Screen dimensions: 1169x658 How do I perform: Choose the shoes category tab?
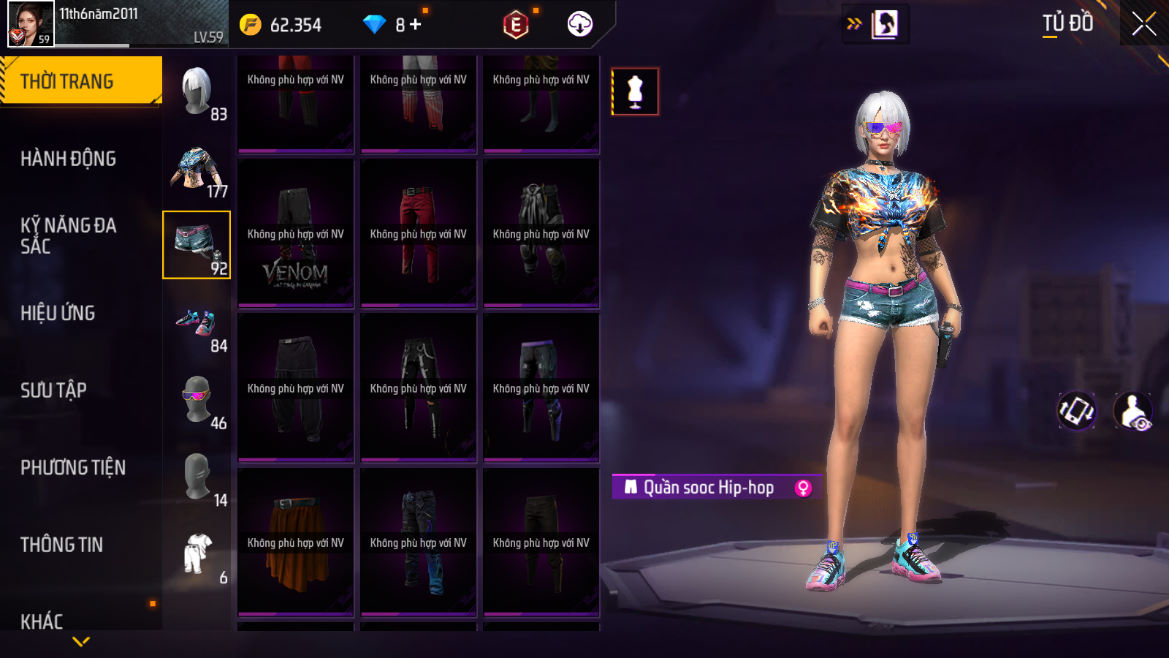coord(197,322)
